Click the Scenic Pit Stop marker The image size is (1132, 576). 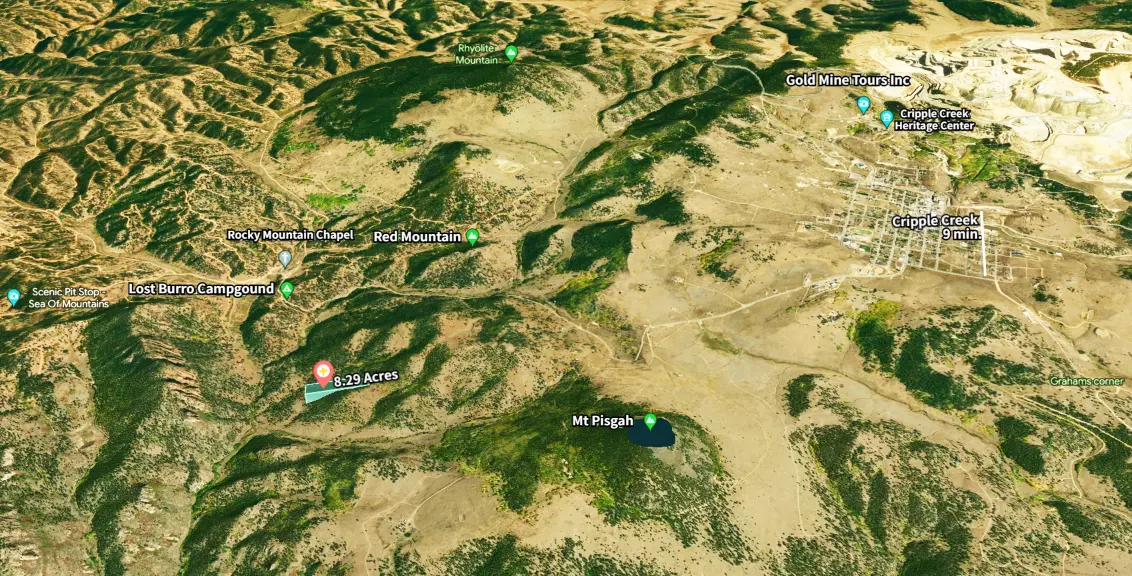click(x=13, y=296)
